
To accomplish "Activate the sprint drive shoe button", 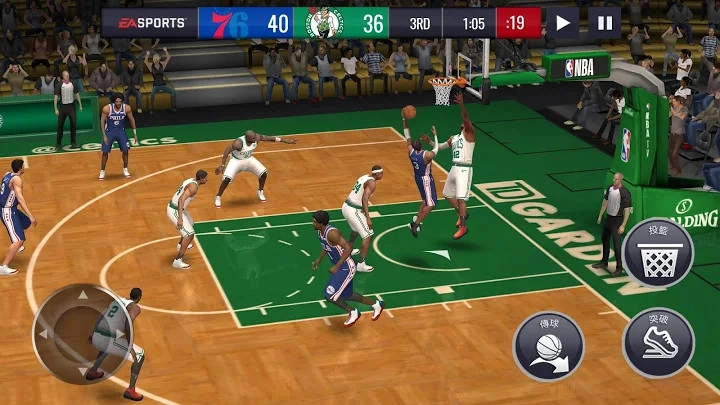I will (x=657, y=343).
